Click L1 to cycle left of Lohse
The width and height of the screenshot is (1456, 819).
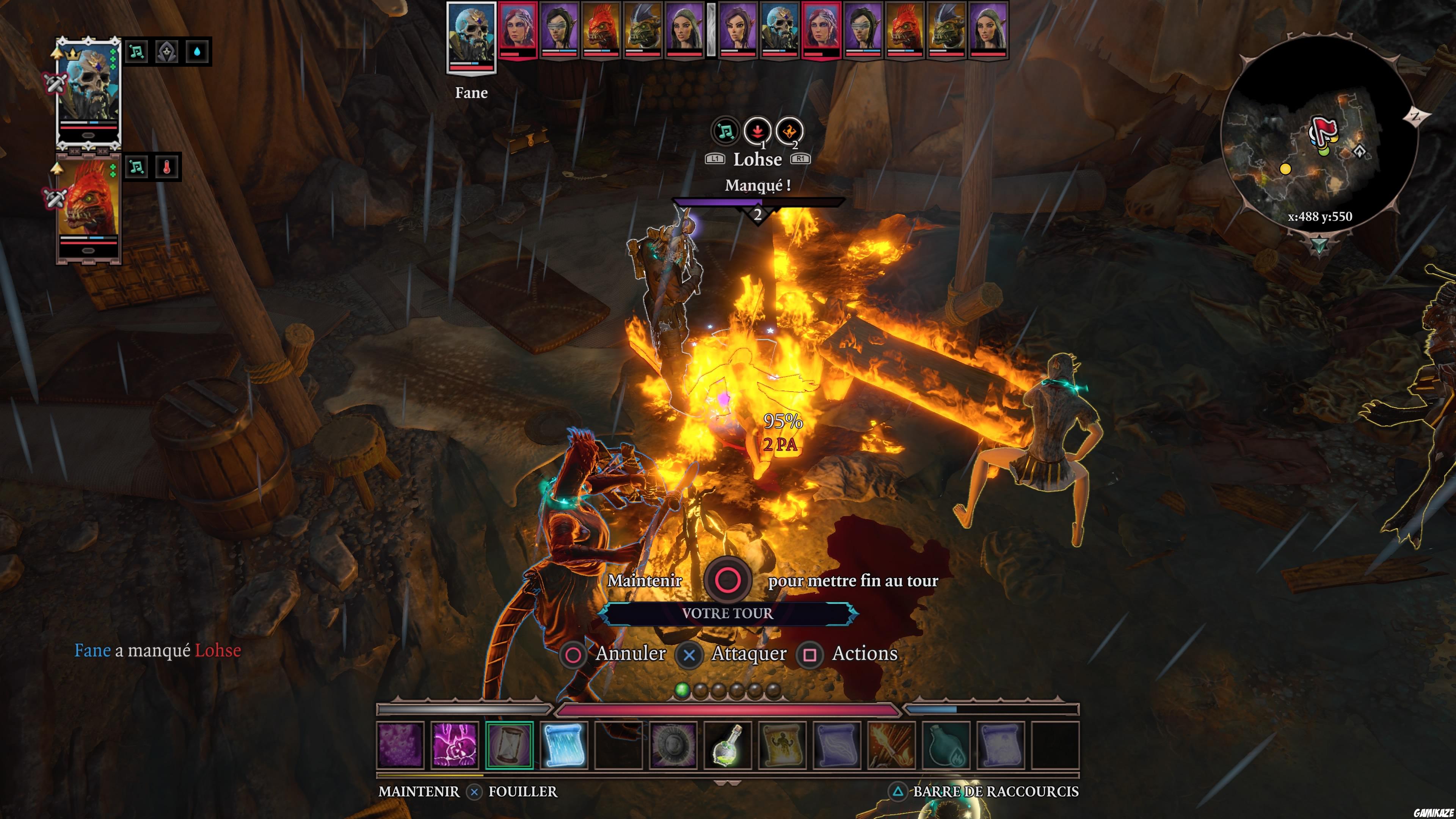715,159
